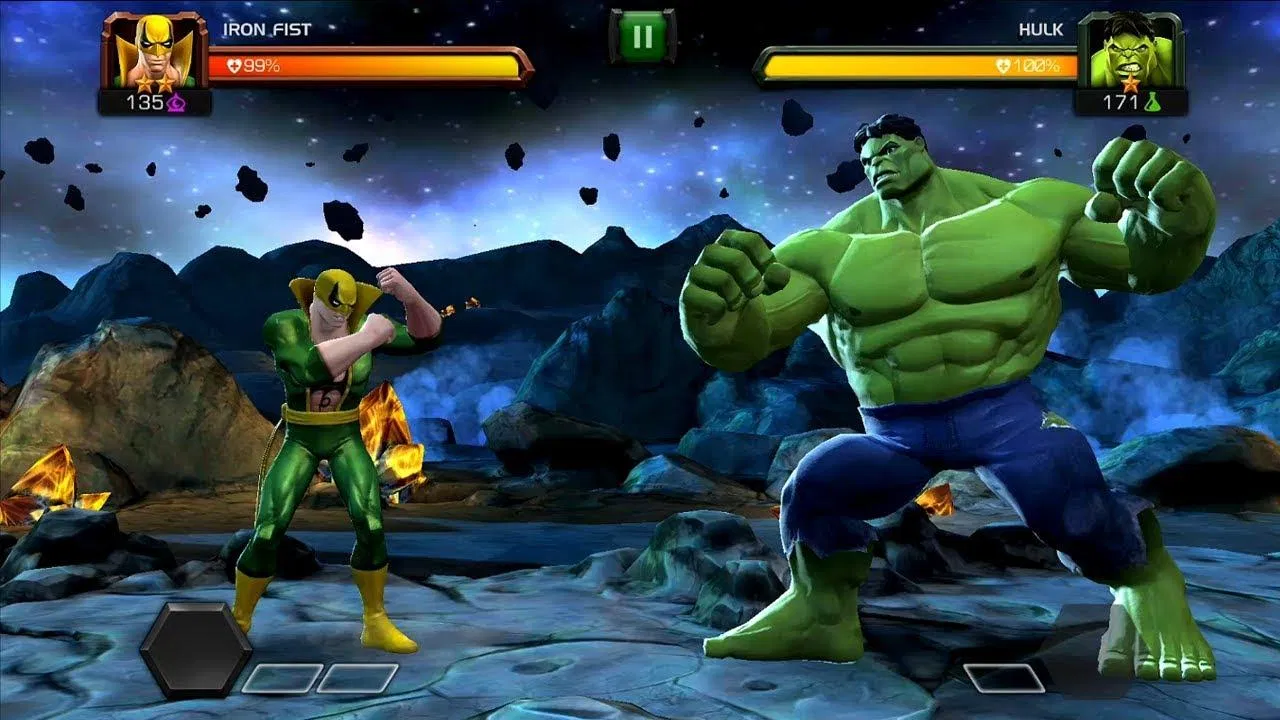Tap the green Science flask icon under Hulk
The image size is (1280, 720).
point(1153,102)
